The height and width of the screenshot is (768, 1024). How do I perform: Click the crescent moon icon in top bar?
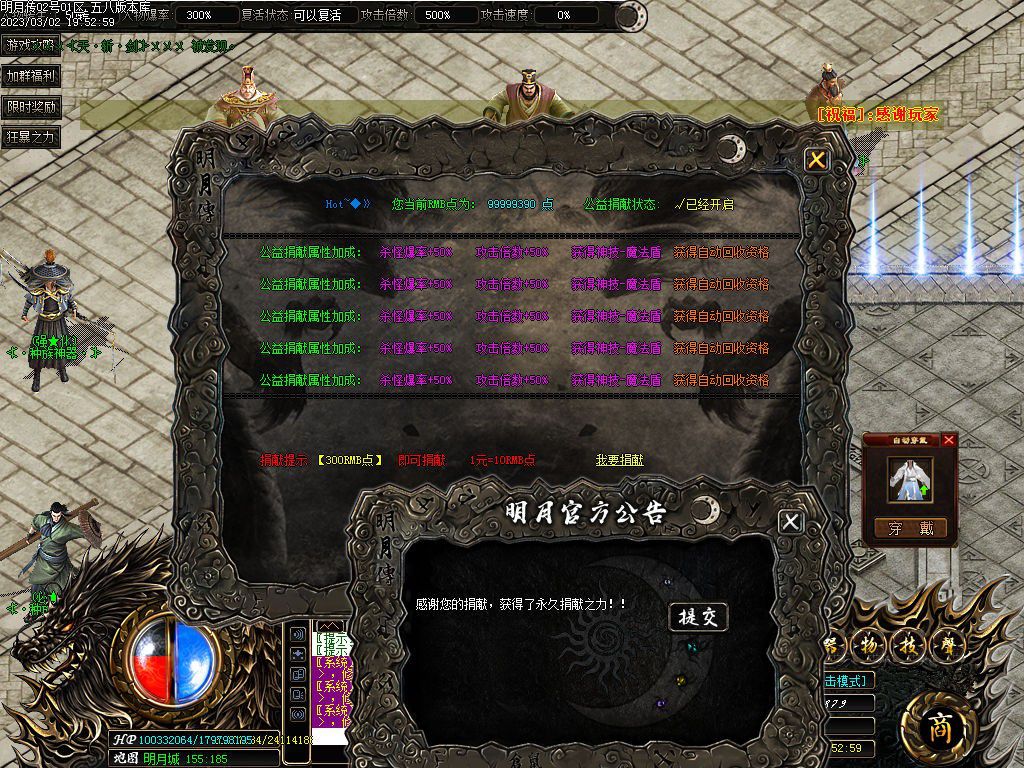[x=629, y=16]
